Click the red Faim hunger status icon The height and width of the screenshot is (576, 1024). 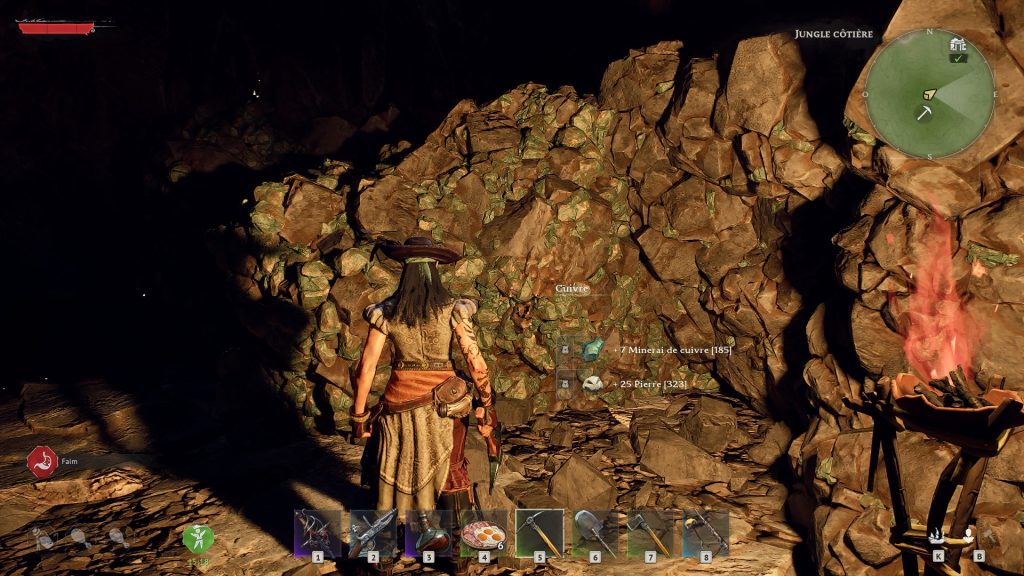(42, 462)
